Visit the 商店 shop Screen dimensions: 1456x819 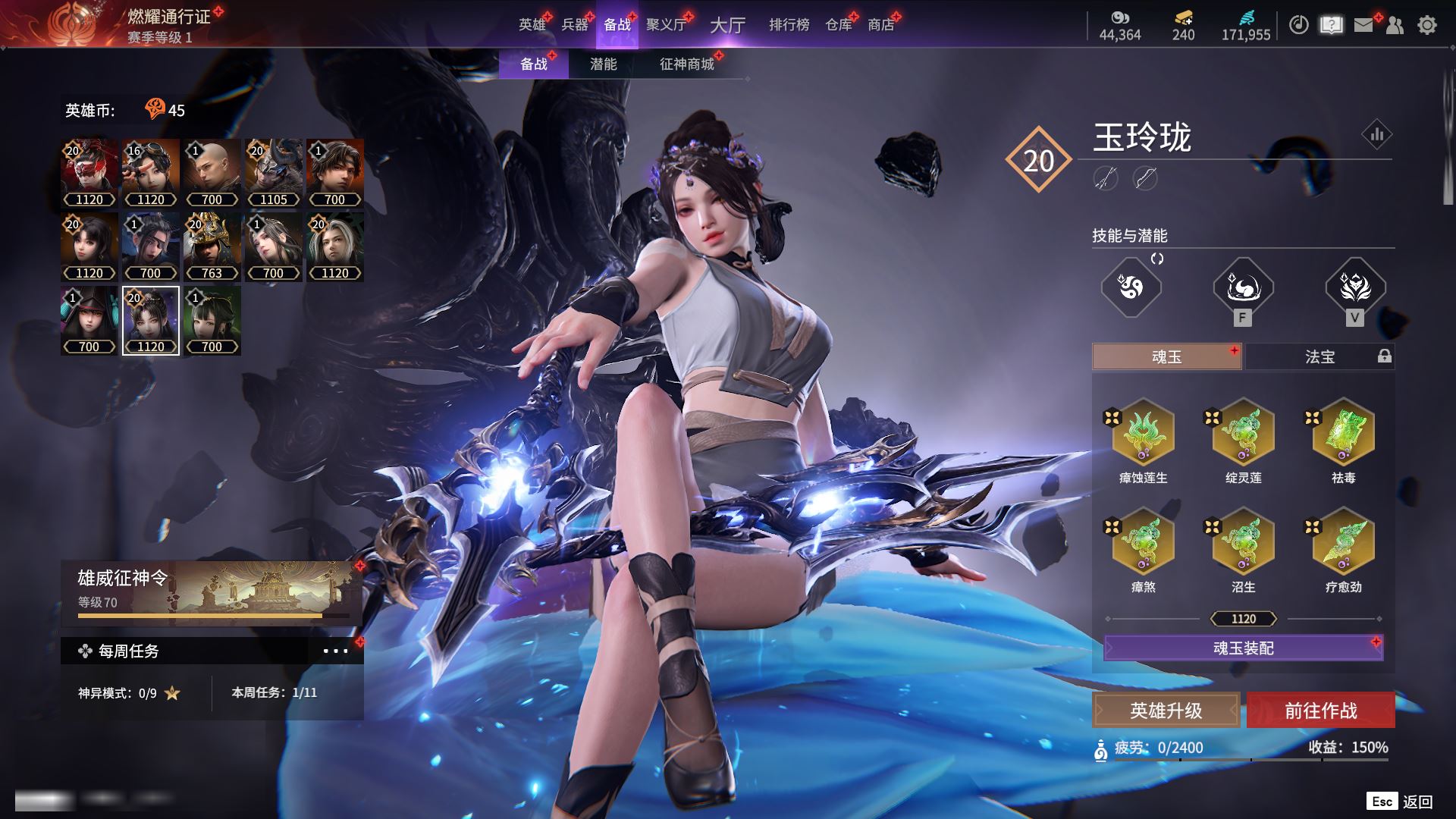[881, 25]
